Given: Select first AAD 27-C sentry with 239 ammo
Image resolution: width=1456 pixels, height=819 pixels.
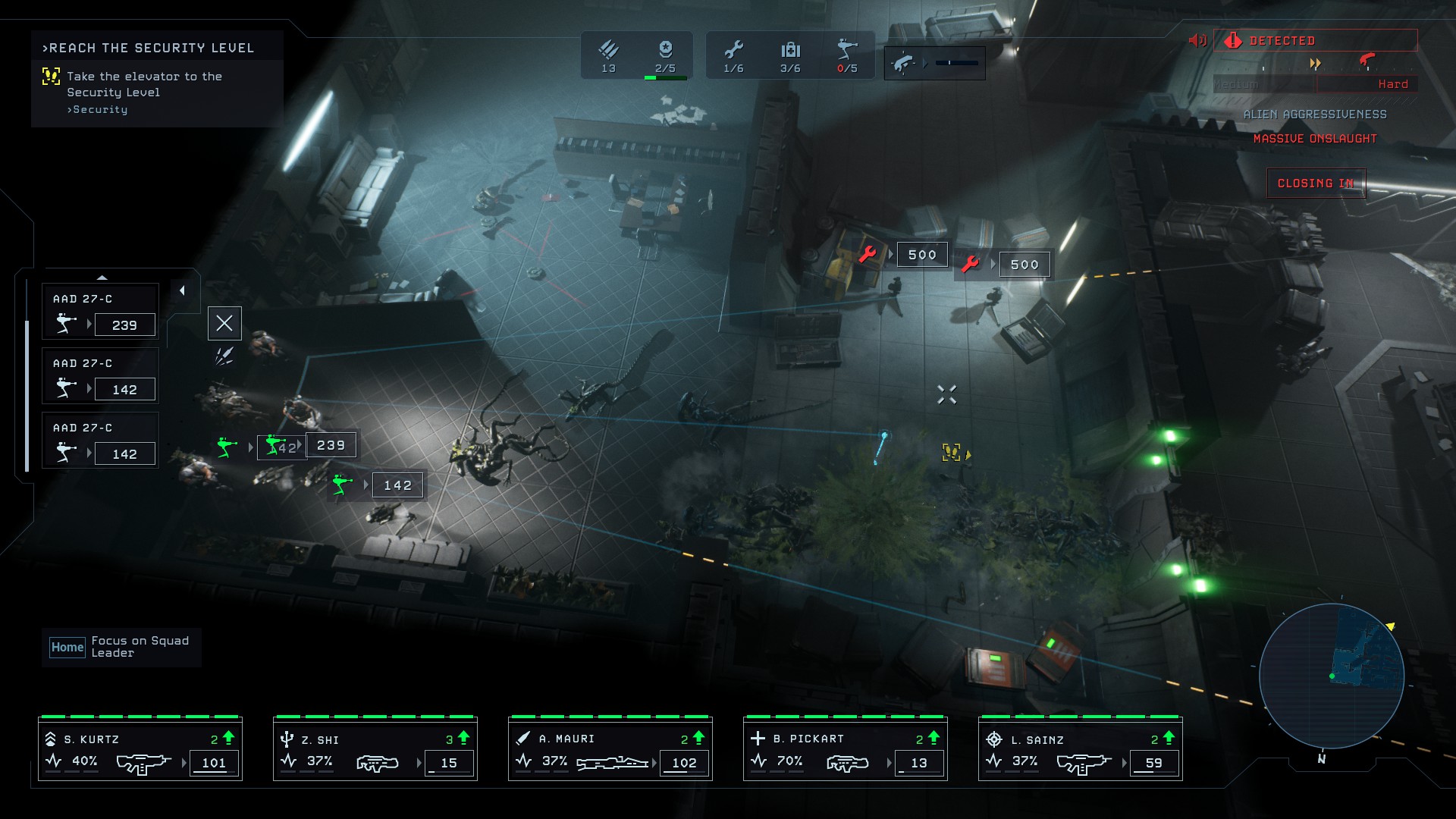Looking at the screenshot, I should 101,312.
